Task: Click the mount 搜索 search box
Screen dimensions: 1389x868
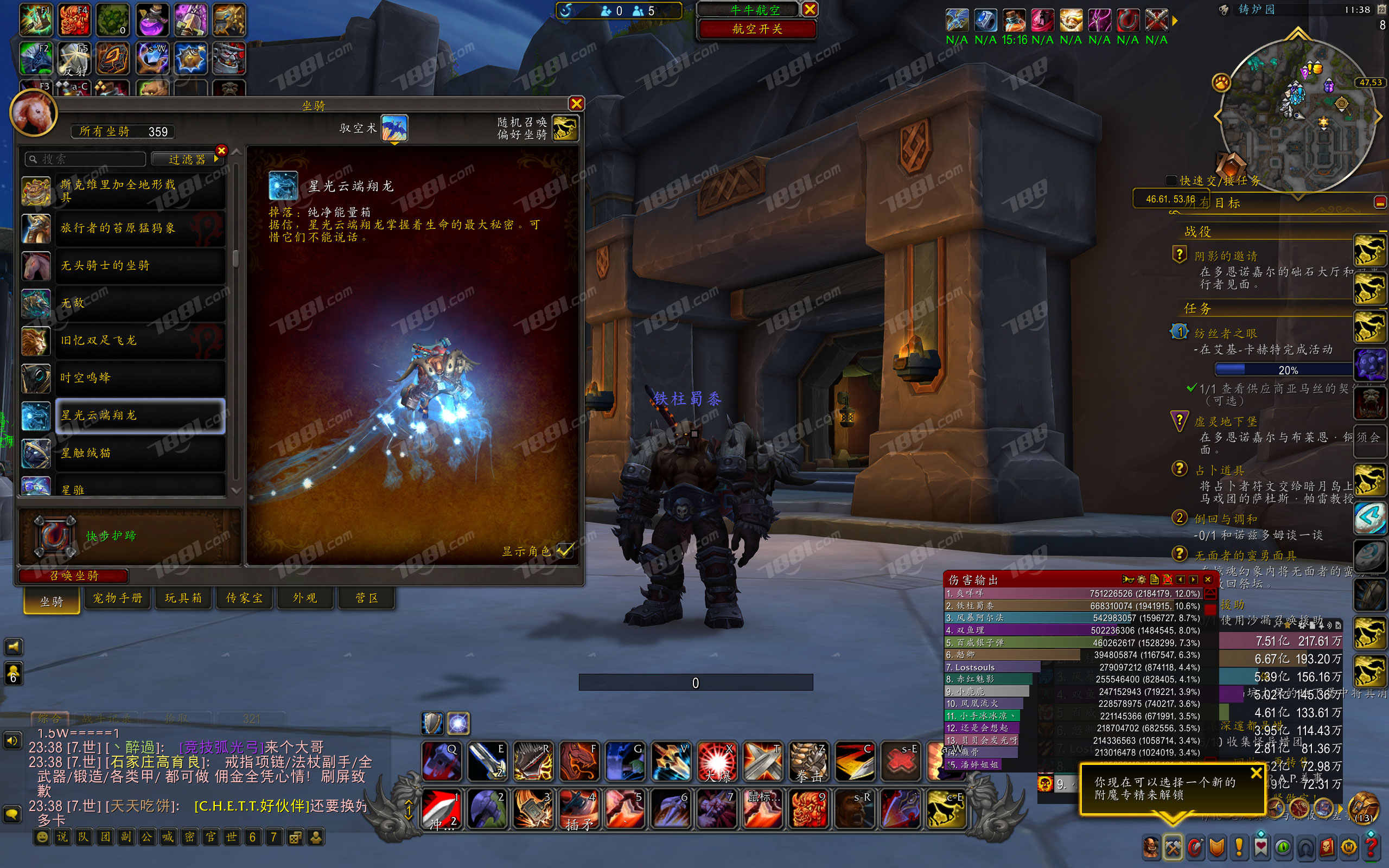Action: pyautogui.click(x=86, y=159)
